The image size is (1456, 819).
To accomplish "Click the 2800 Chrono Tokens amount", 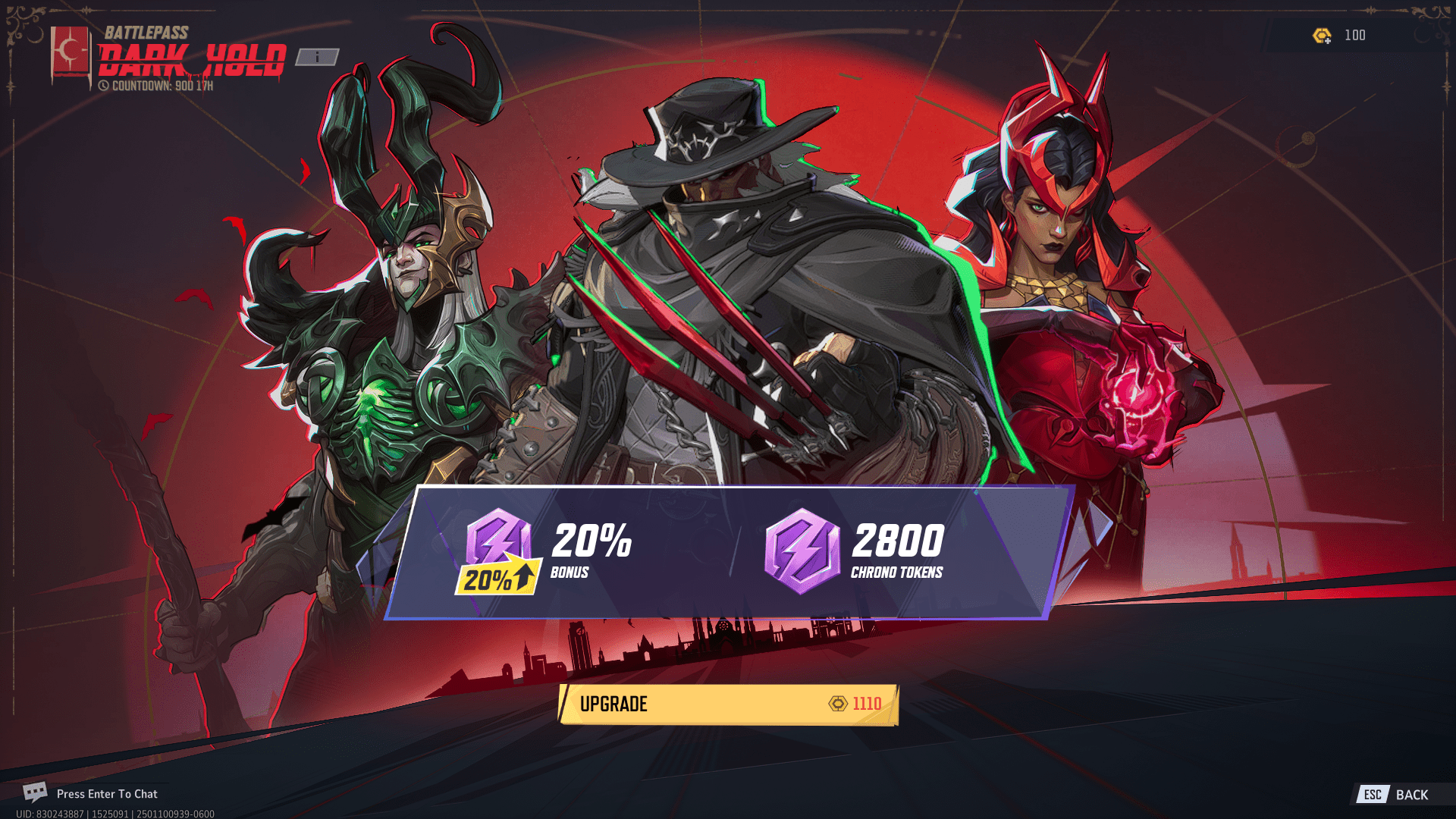I will pos(898,540).
